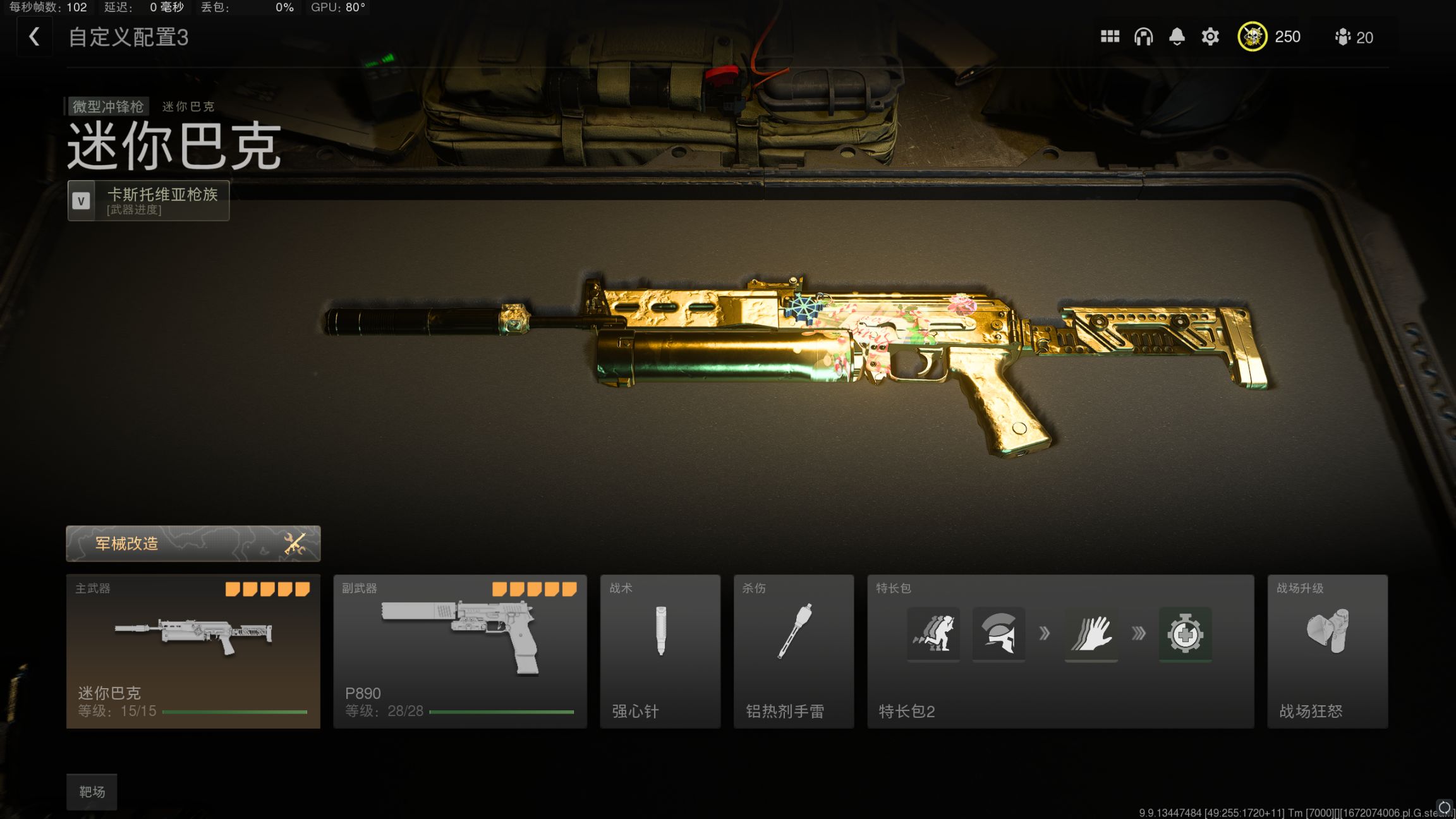Image resolution: width=1456 pixels, height=819 pixels.
Task: Open the grid menu icon
Action: click(1110, 37)
